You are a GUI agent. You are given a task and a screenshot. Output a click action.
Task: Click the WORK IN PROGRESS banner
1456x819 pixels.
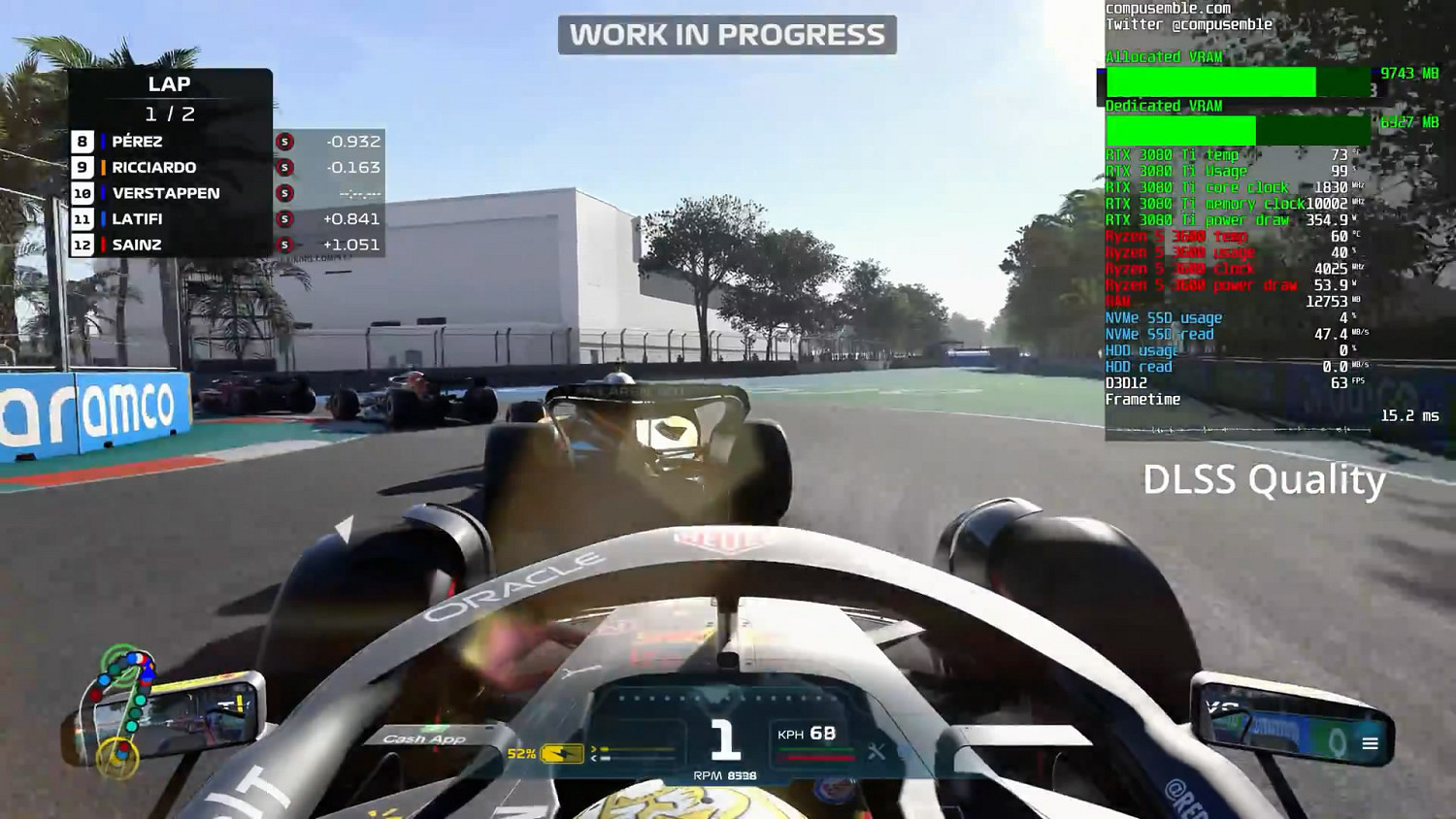coord(726,33)
